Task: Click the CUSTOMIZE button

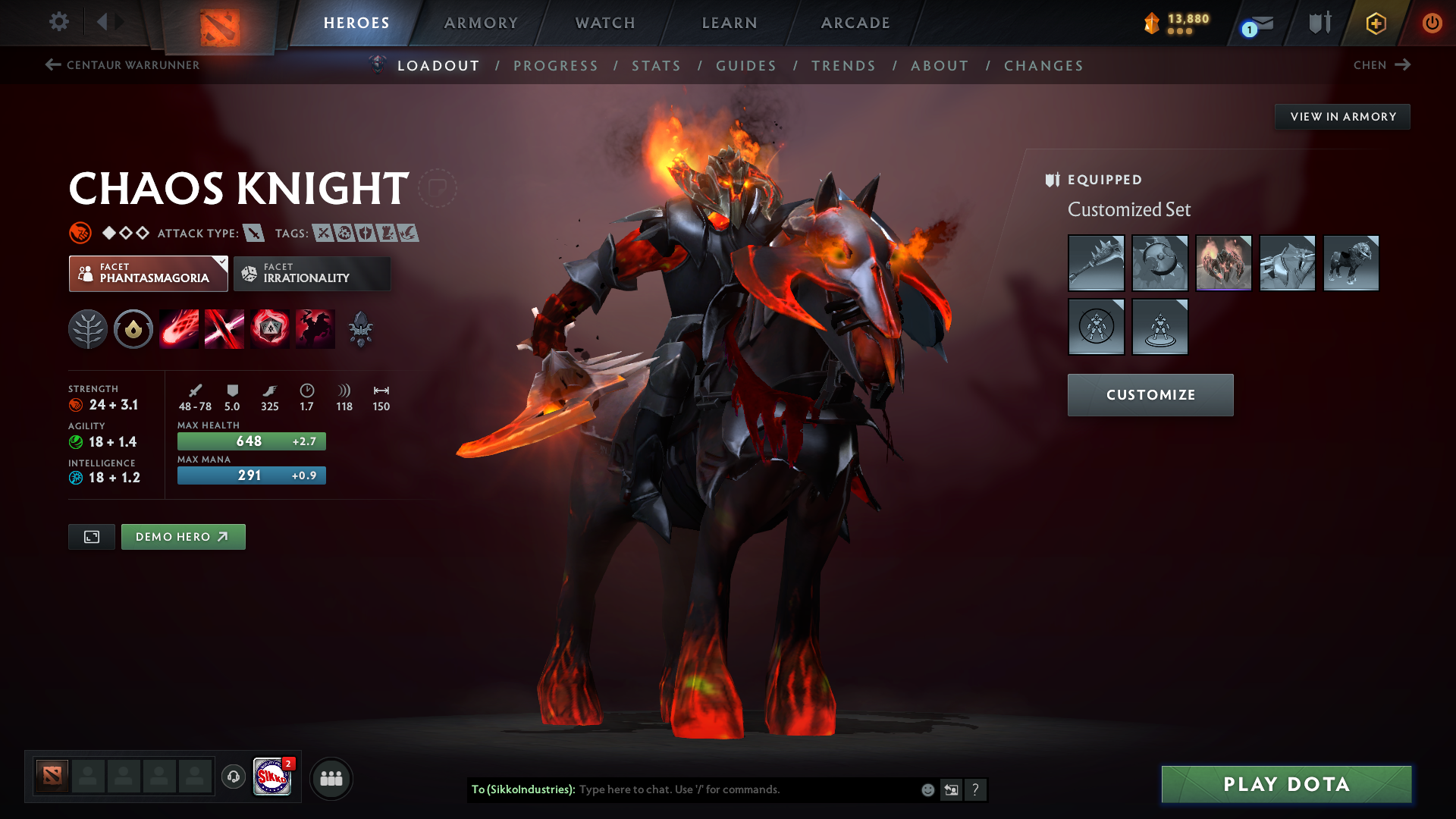Action: coord(1150,394)
